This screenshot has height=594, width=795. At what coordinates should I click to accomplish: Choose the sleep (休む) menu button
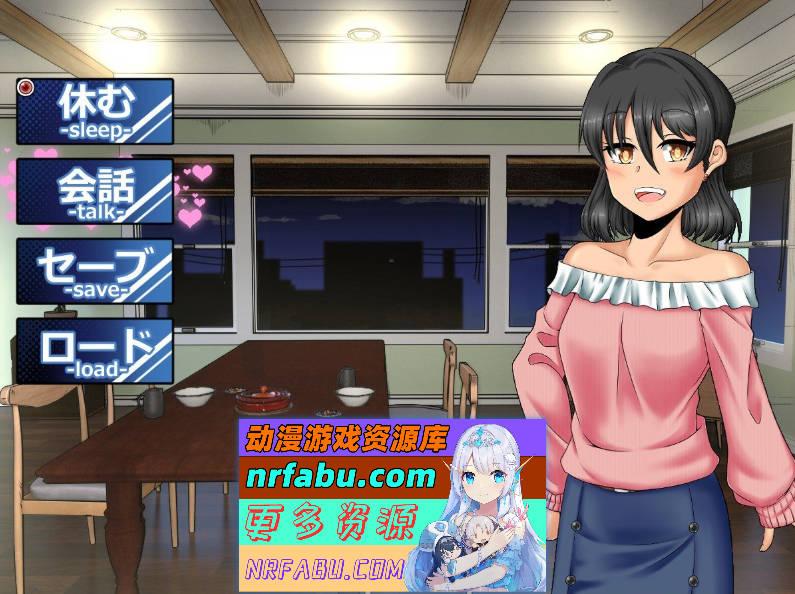coord(95,111)
